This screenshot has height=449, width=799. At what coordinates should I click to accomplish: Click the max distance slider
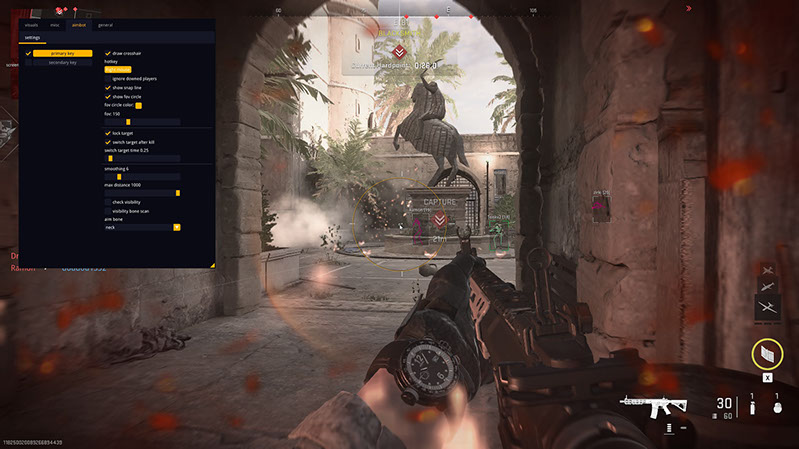click(x=142, y=192)
